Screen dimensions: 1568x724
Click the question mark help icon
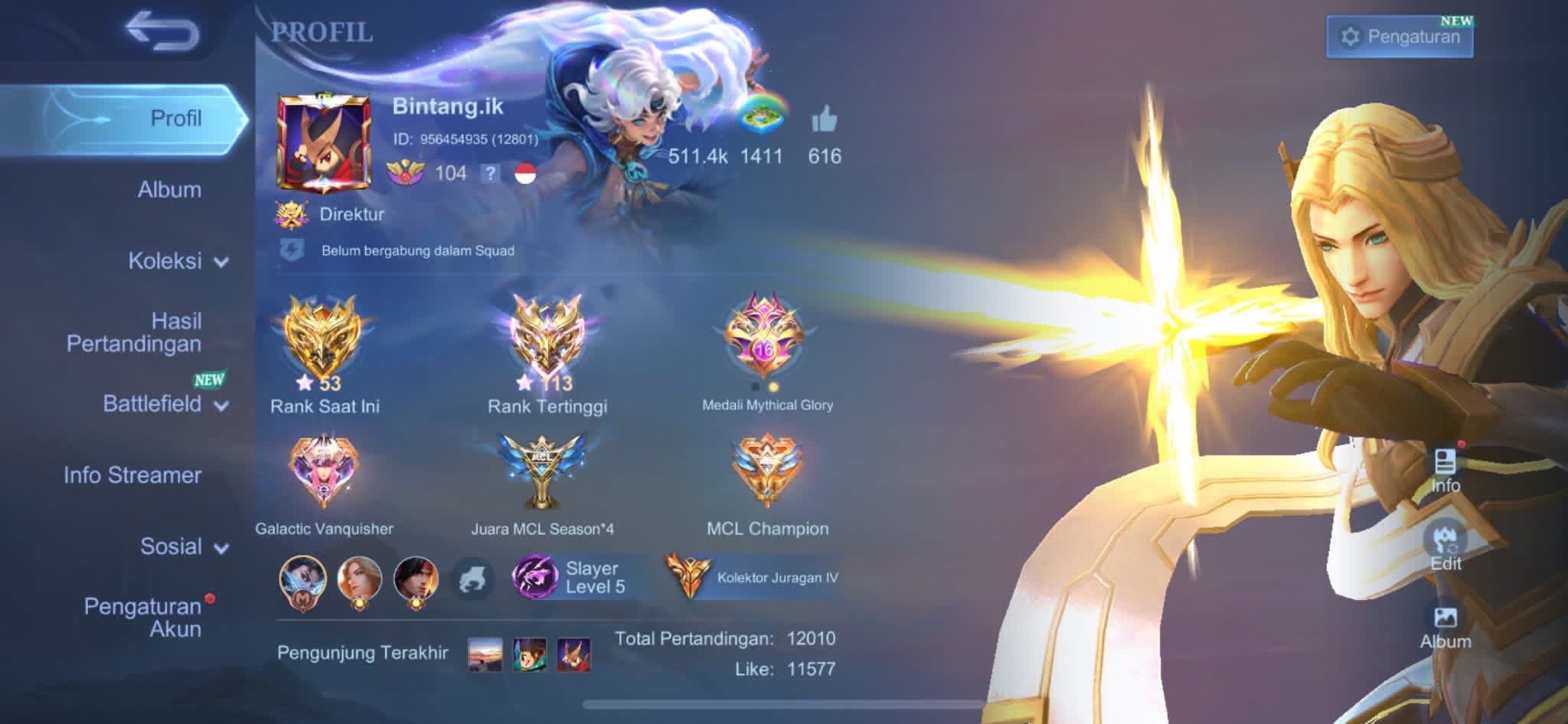coord(490,174)
